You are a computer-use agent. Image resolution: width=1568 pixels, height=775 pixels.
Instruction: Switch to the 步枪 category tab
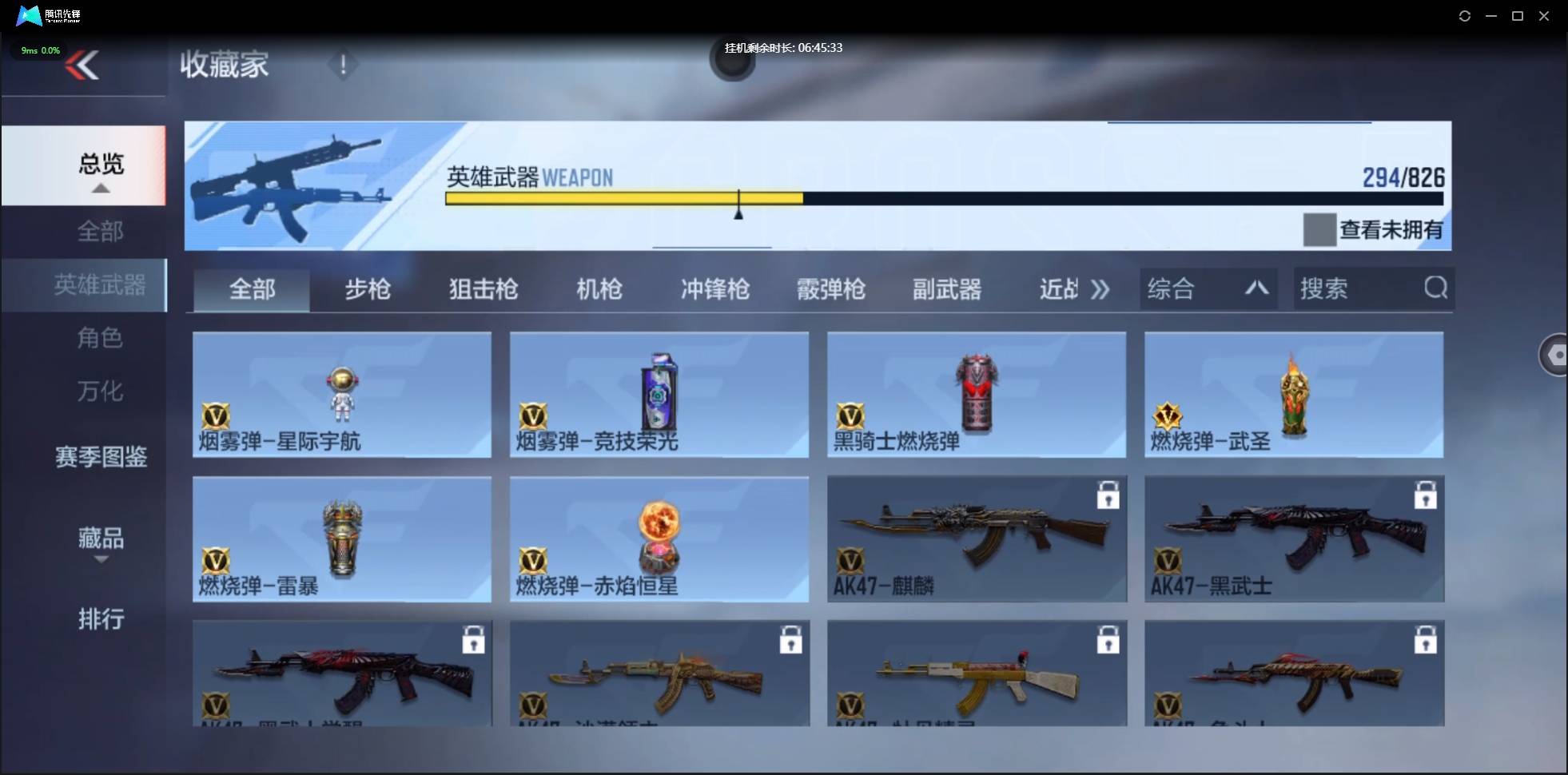point(368,289)
